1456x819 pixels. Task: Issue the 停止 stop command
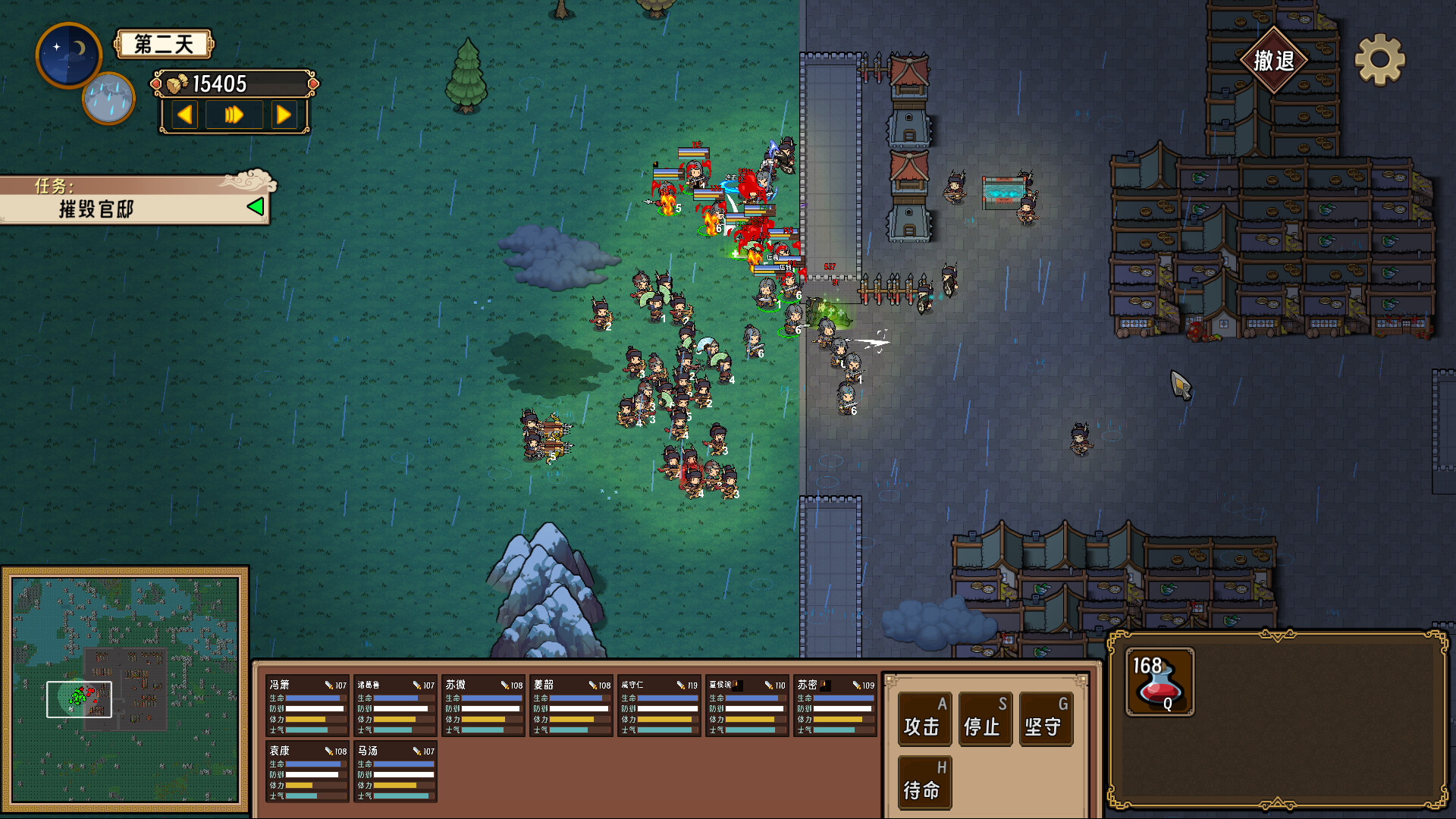[984, 719]
